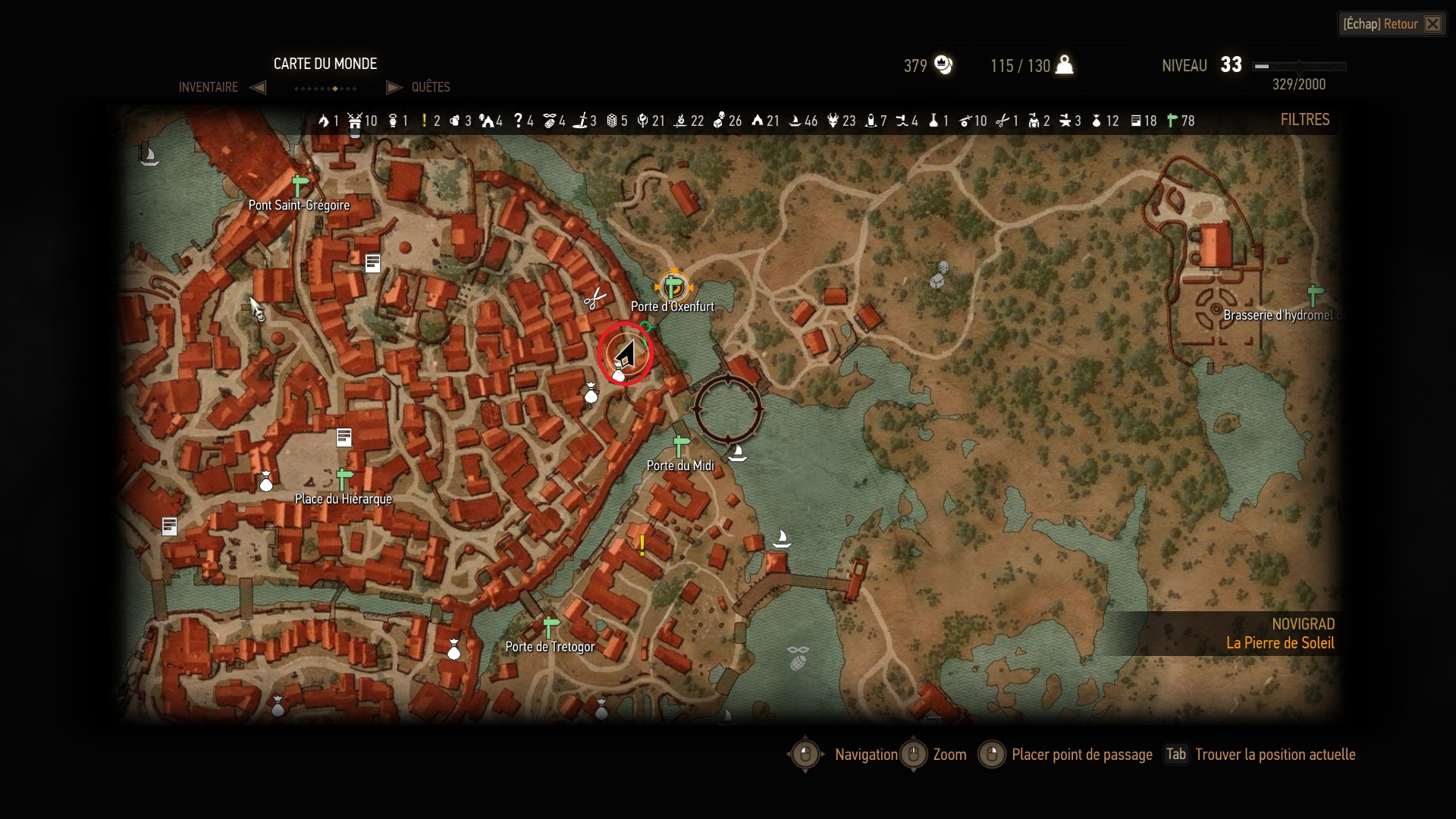Close the map with the Retour button
This screenshot has width=1456, height=819.
(1392, 24)
